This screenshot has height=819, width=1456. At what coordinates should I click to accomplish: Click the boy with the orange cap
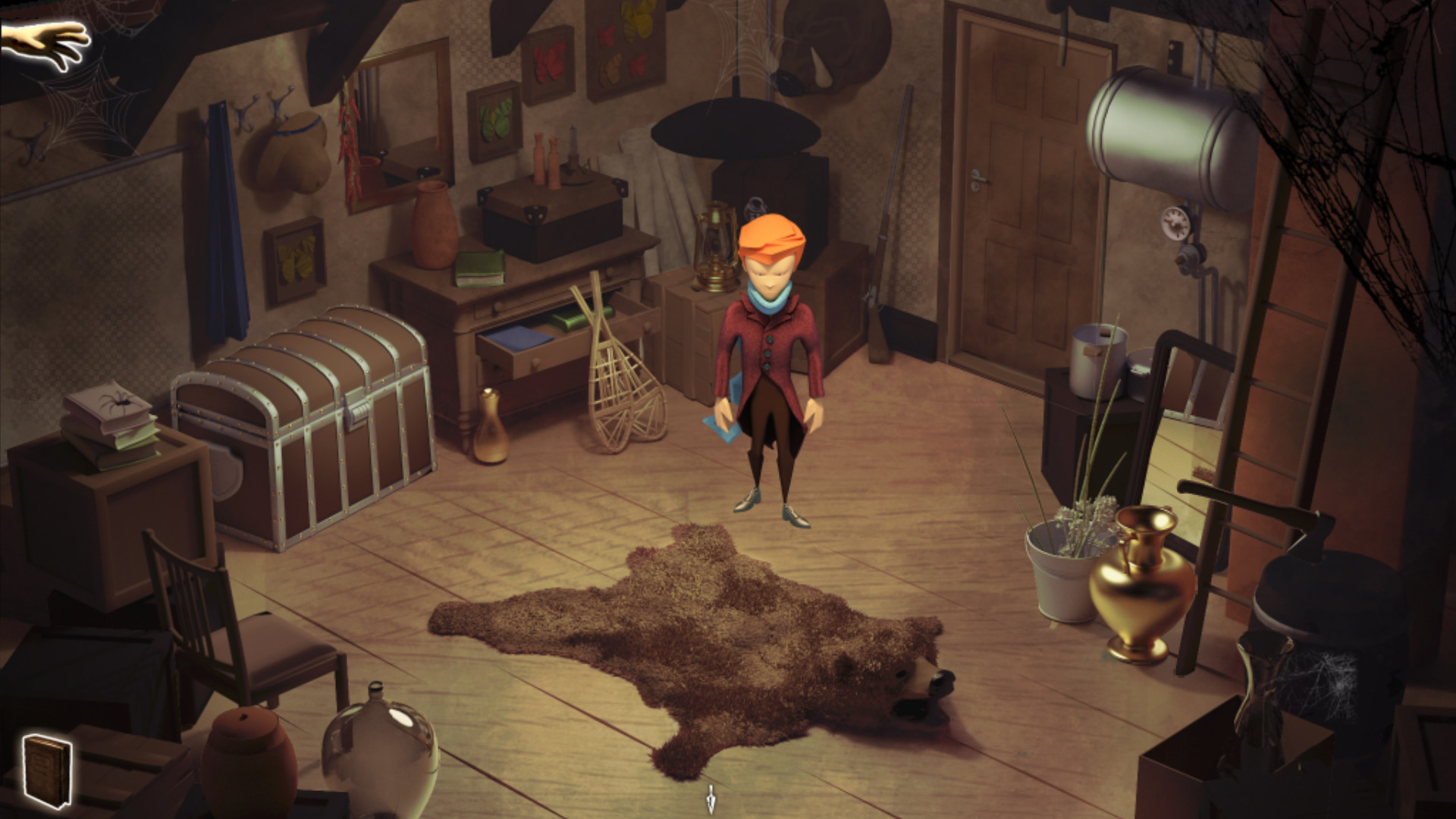tap(770, 326)
